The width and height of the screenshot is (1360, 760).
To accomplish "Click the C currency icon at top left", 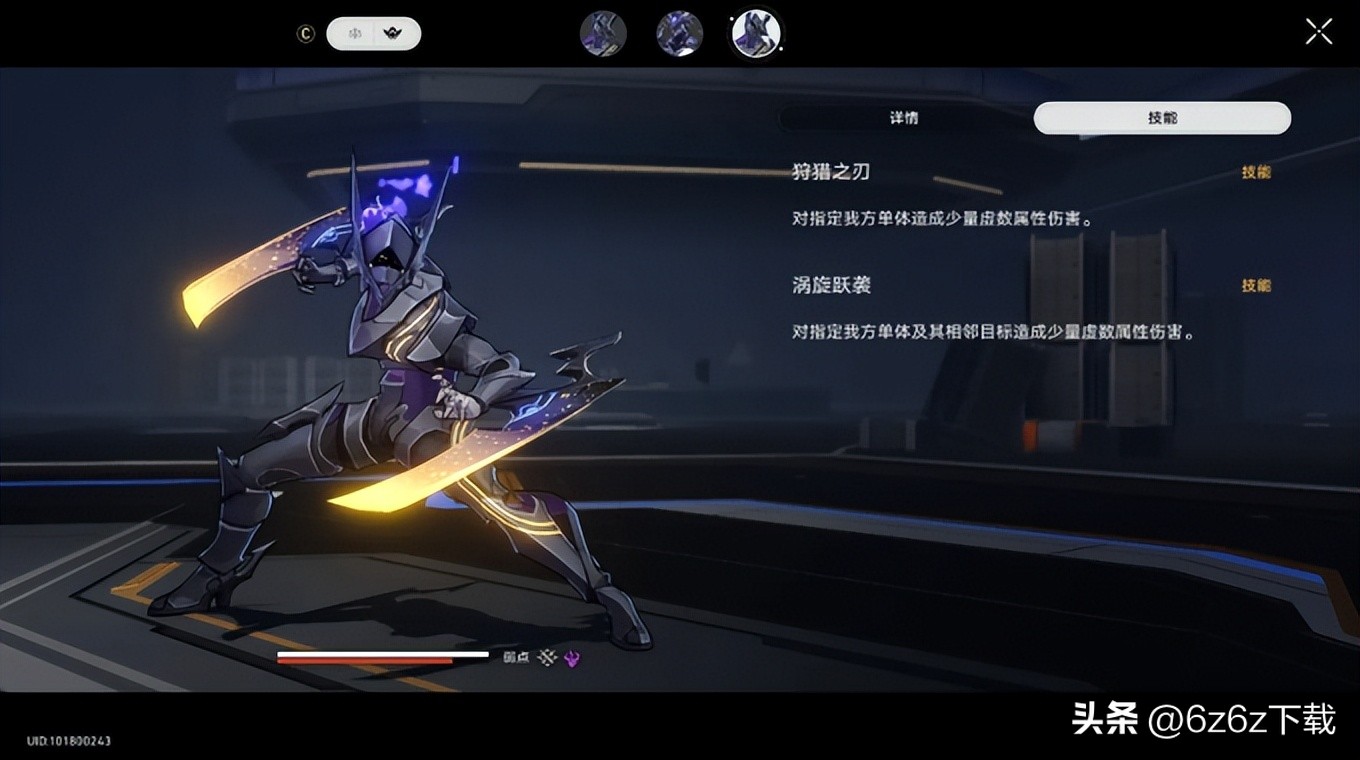I will tap(305, 33).
